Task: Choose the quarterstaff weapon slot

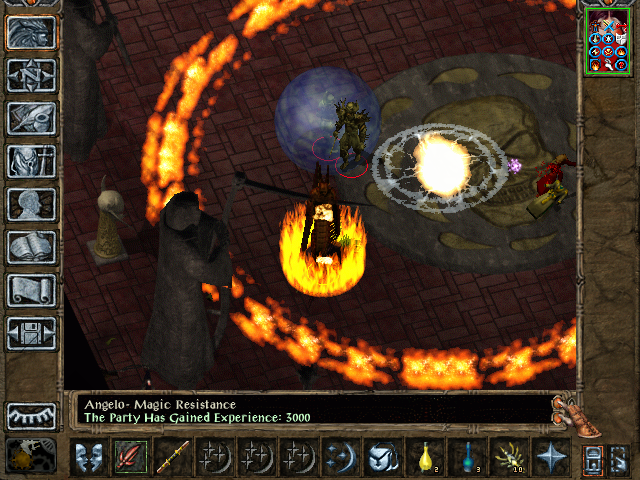Action: 172,457
